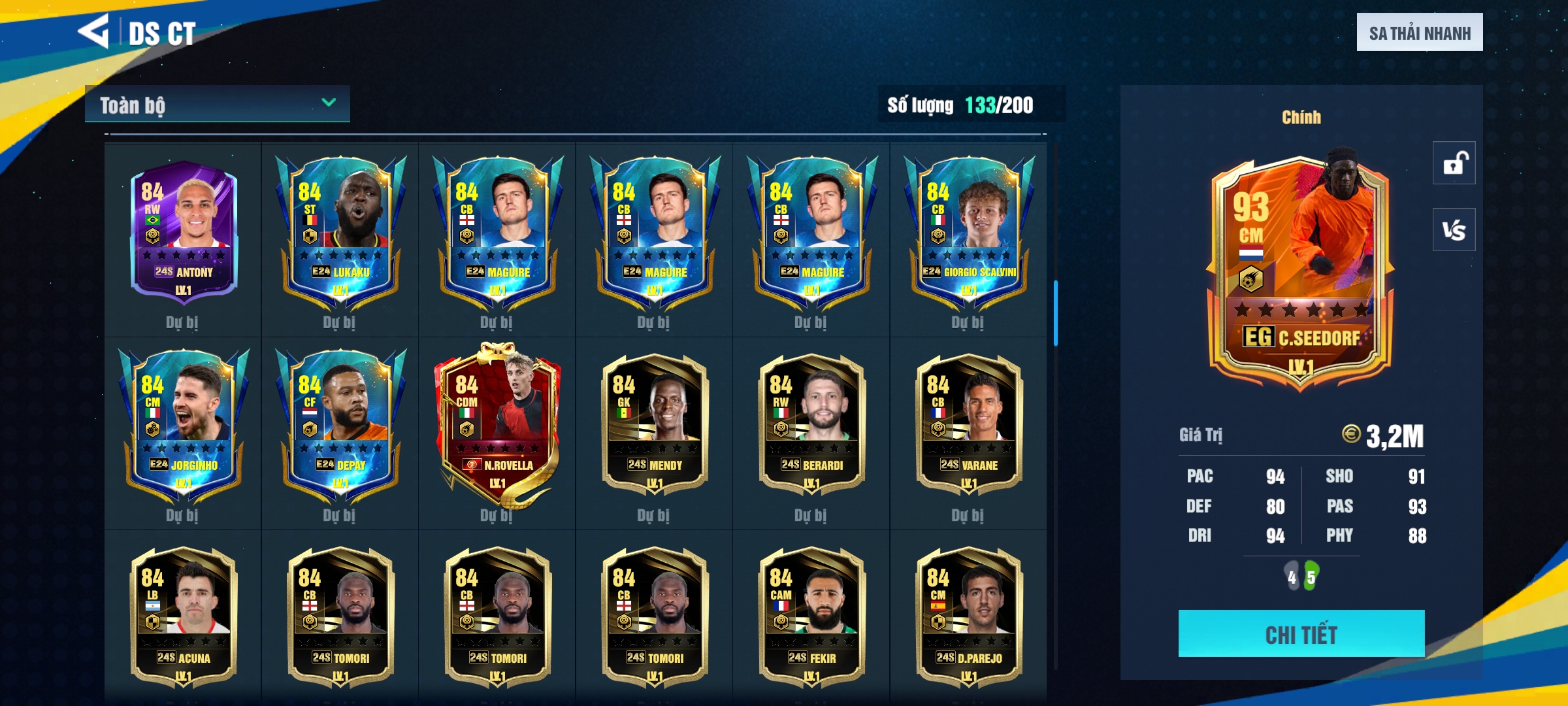Tap the SA THẢI NHANH button
The width and height of the screenshot is (1568, 706).
pos(1419,33)
